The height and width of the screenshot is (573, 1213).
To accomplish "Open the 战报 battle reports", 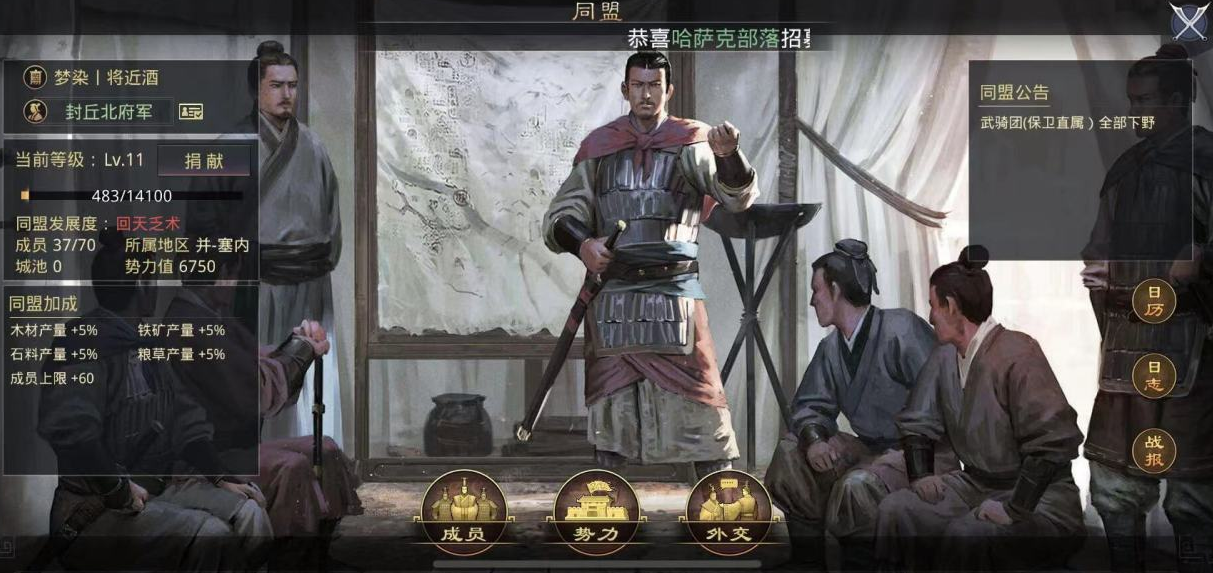I will coord(1153,452).
